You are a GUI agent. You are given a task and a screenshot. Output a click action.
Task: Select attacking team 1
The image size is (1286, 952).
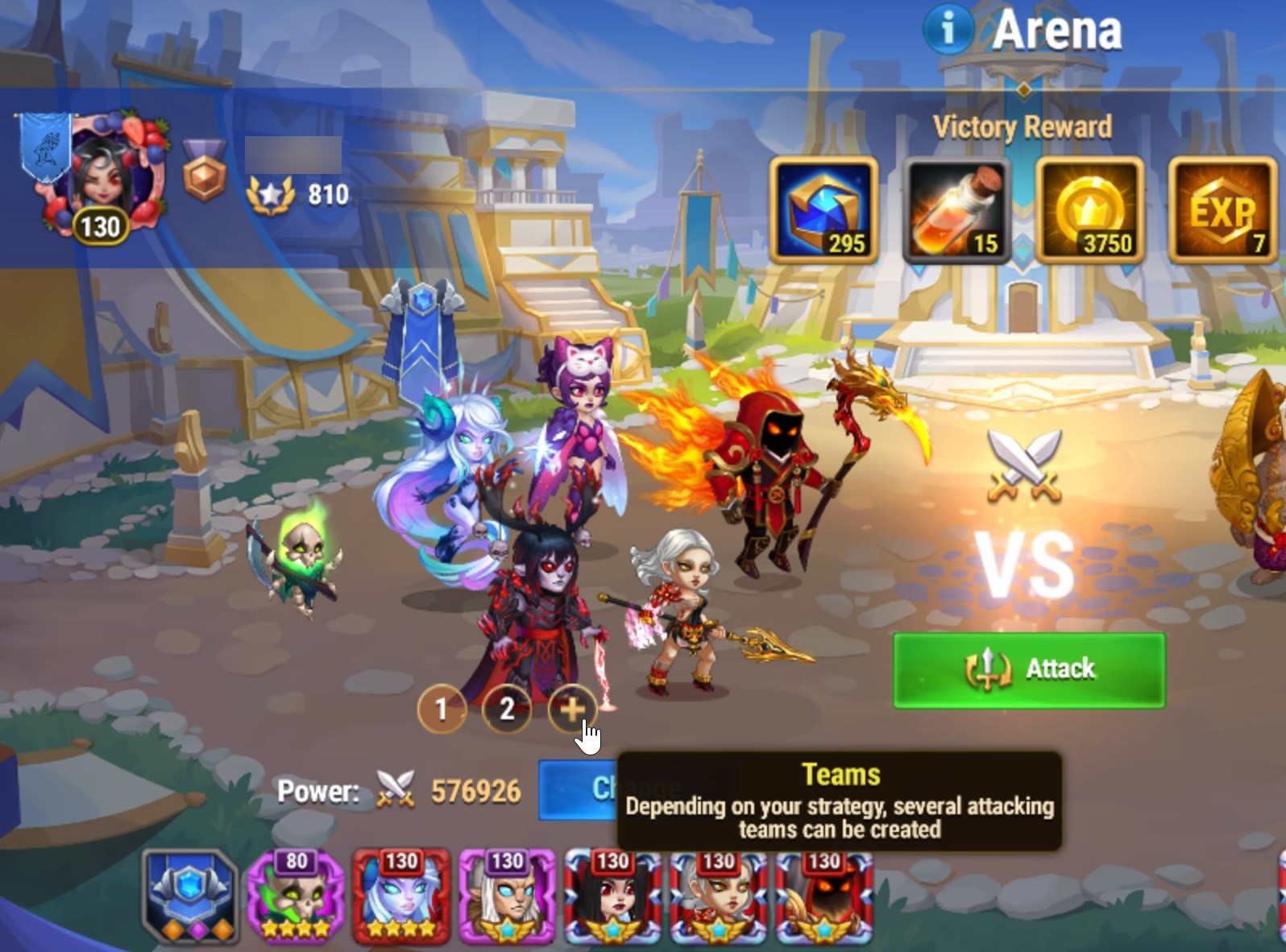442,709
